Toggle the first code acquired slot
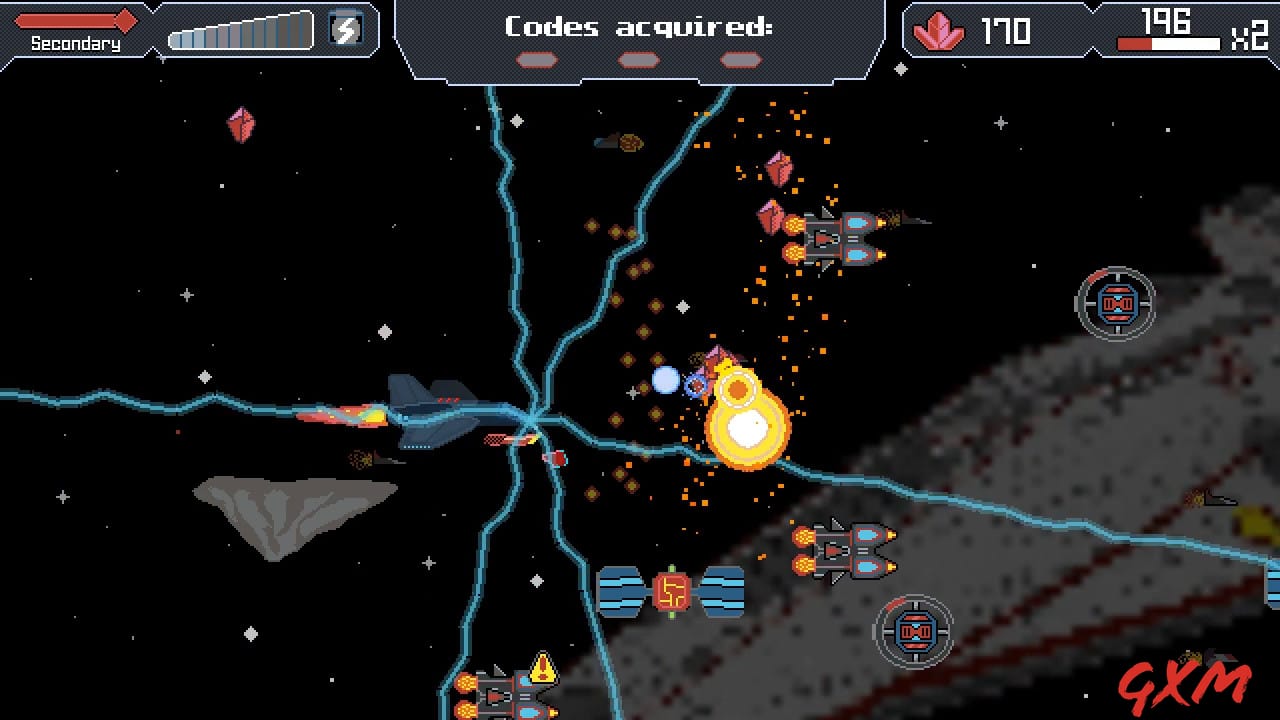Viewport: 1280px width, 720px height. pyautogui.click(x=537, y=58)
